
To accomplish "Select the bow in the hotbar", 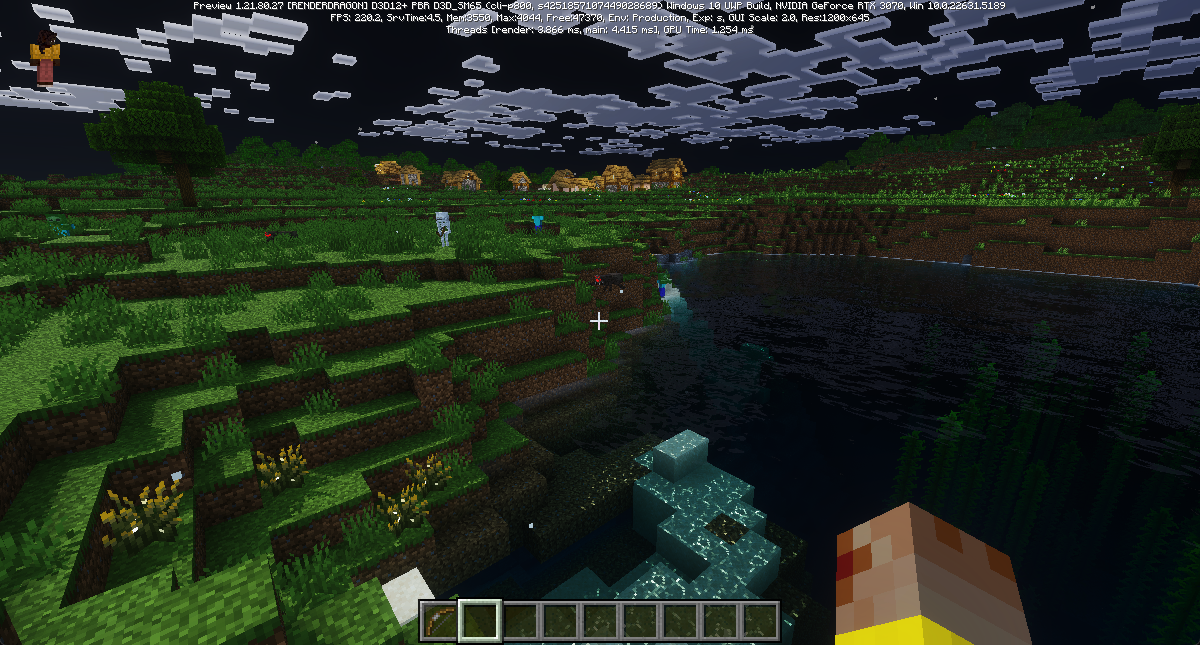I will point(438,620).
